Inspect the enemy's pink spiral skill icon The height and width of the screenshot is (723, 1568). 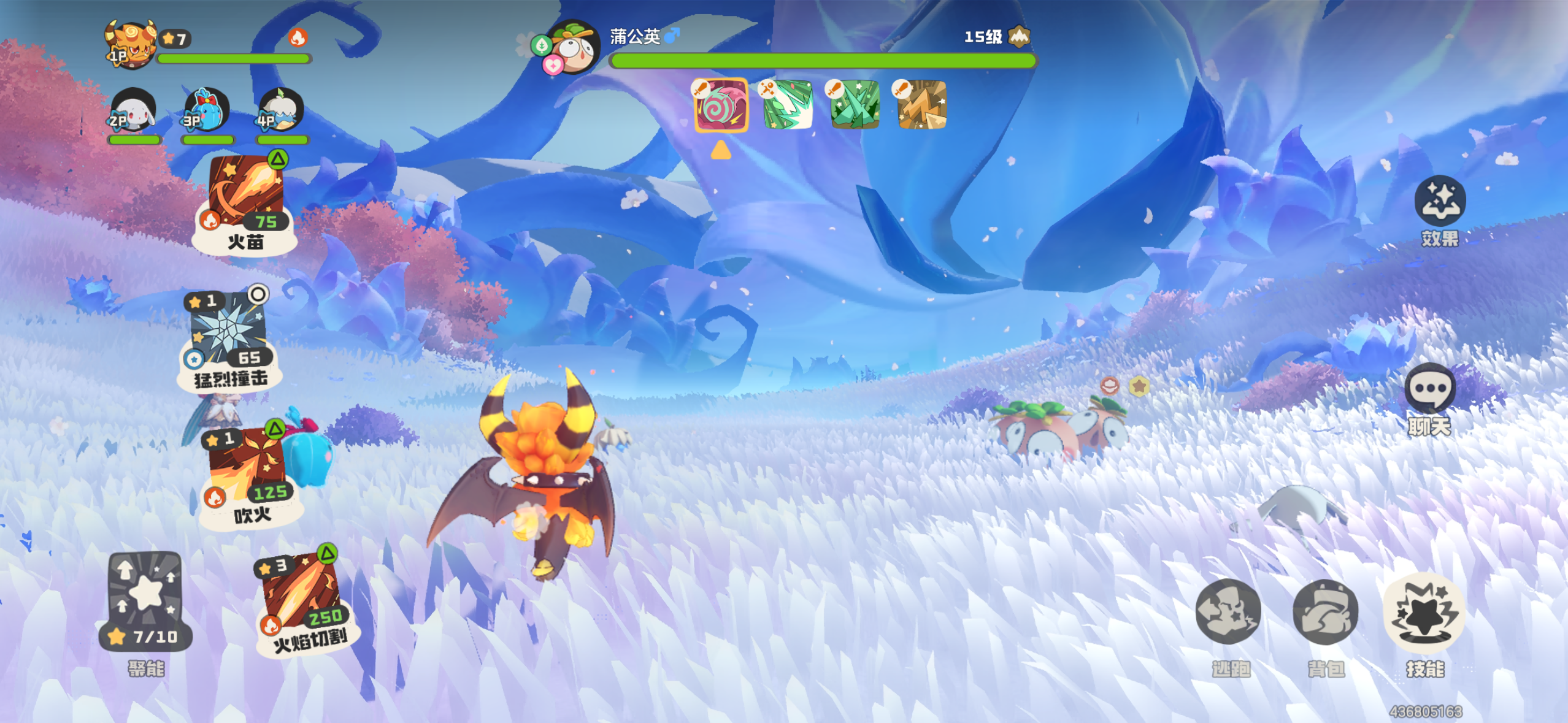tap(721, 105)
